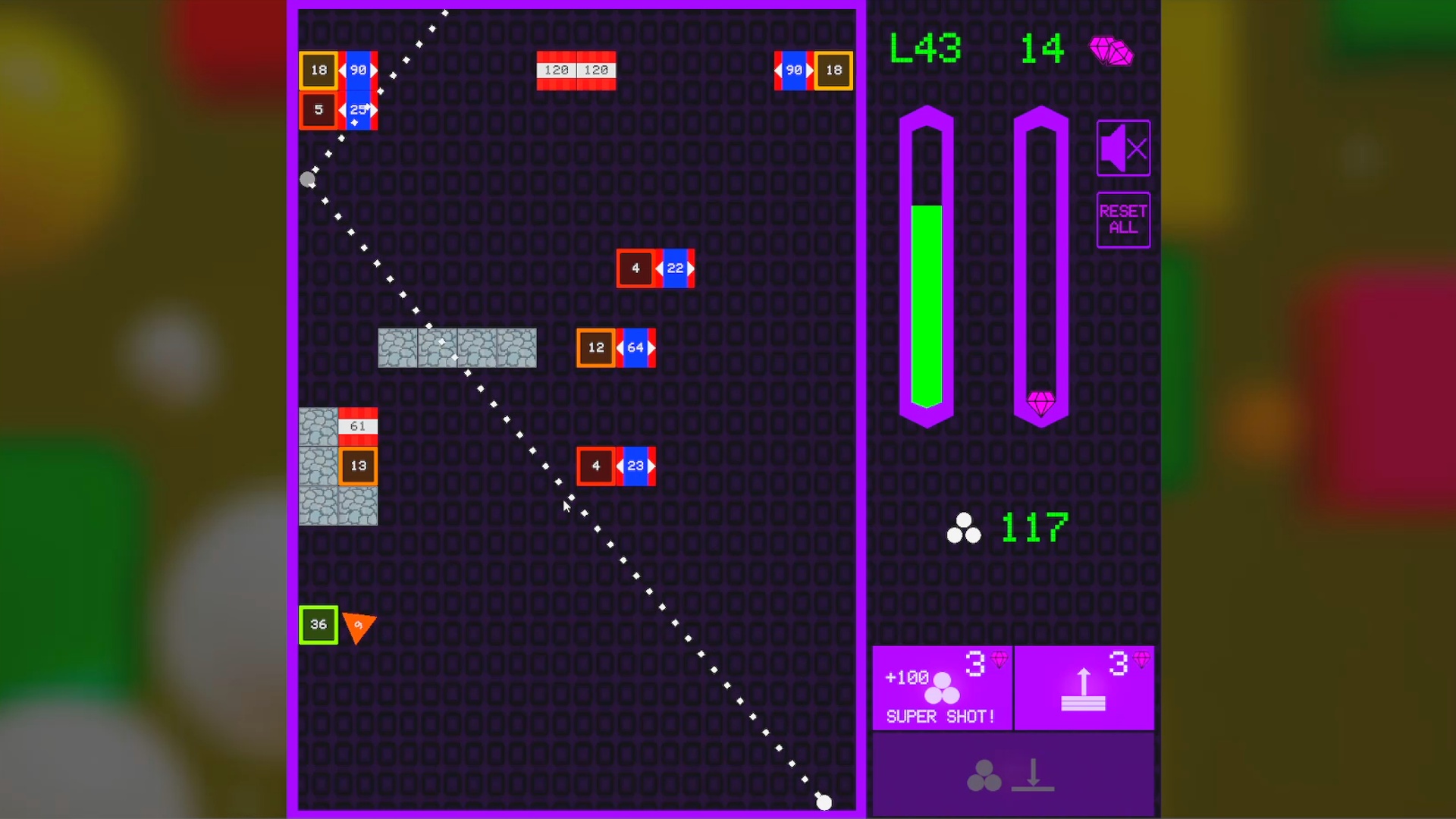Click the triple-ball Super Shot icon

click(x=943, y=690)
